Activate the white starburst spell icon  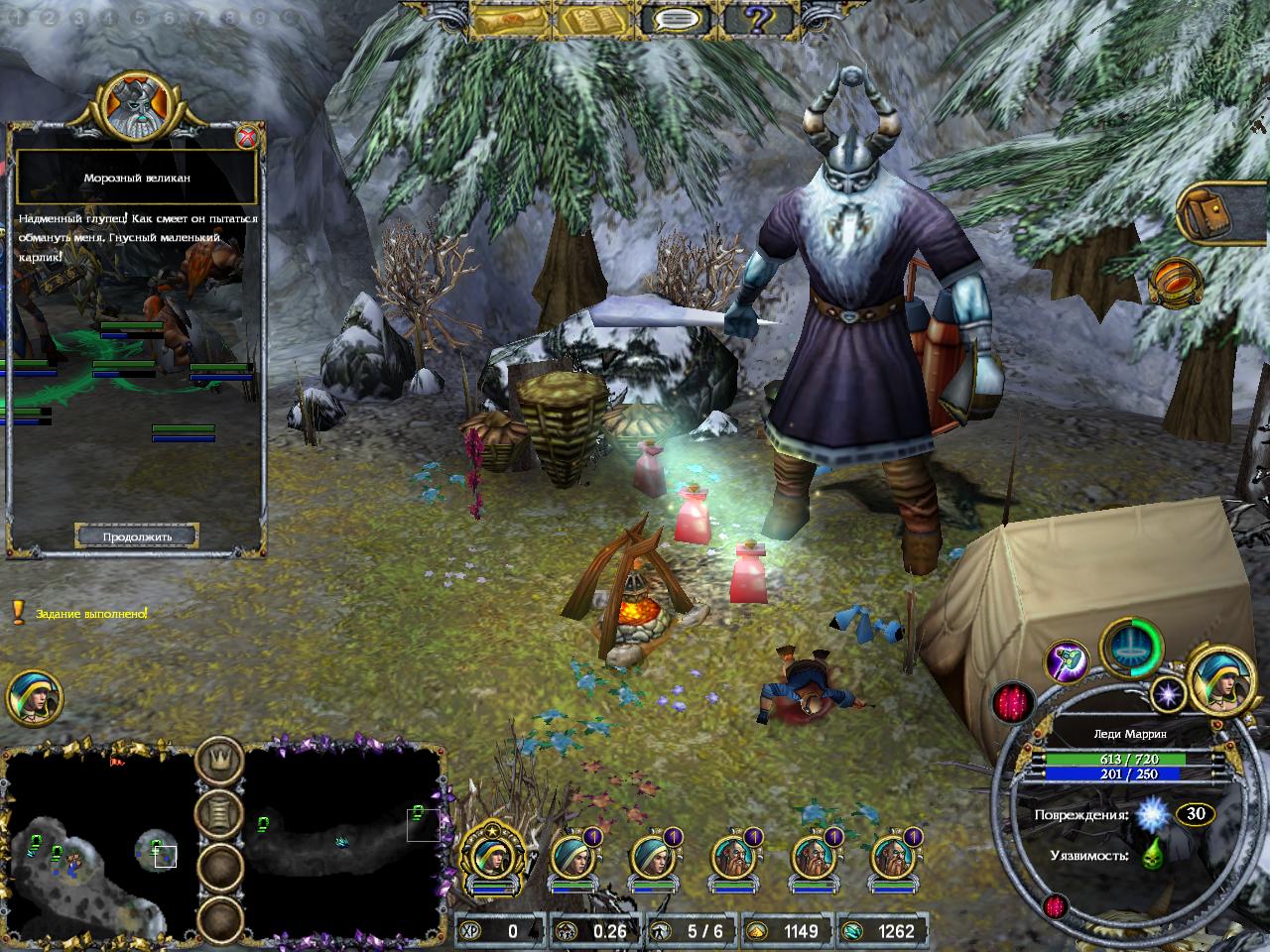(x=1167, y=694)
